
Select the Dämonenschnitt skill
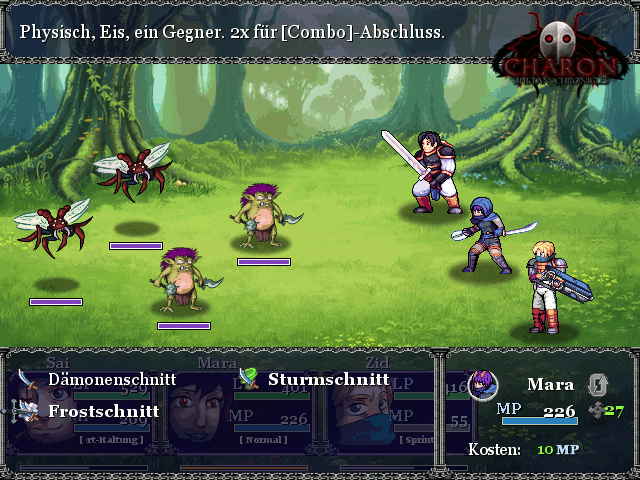pyautogui.click(x=111, y=380)
